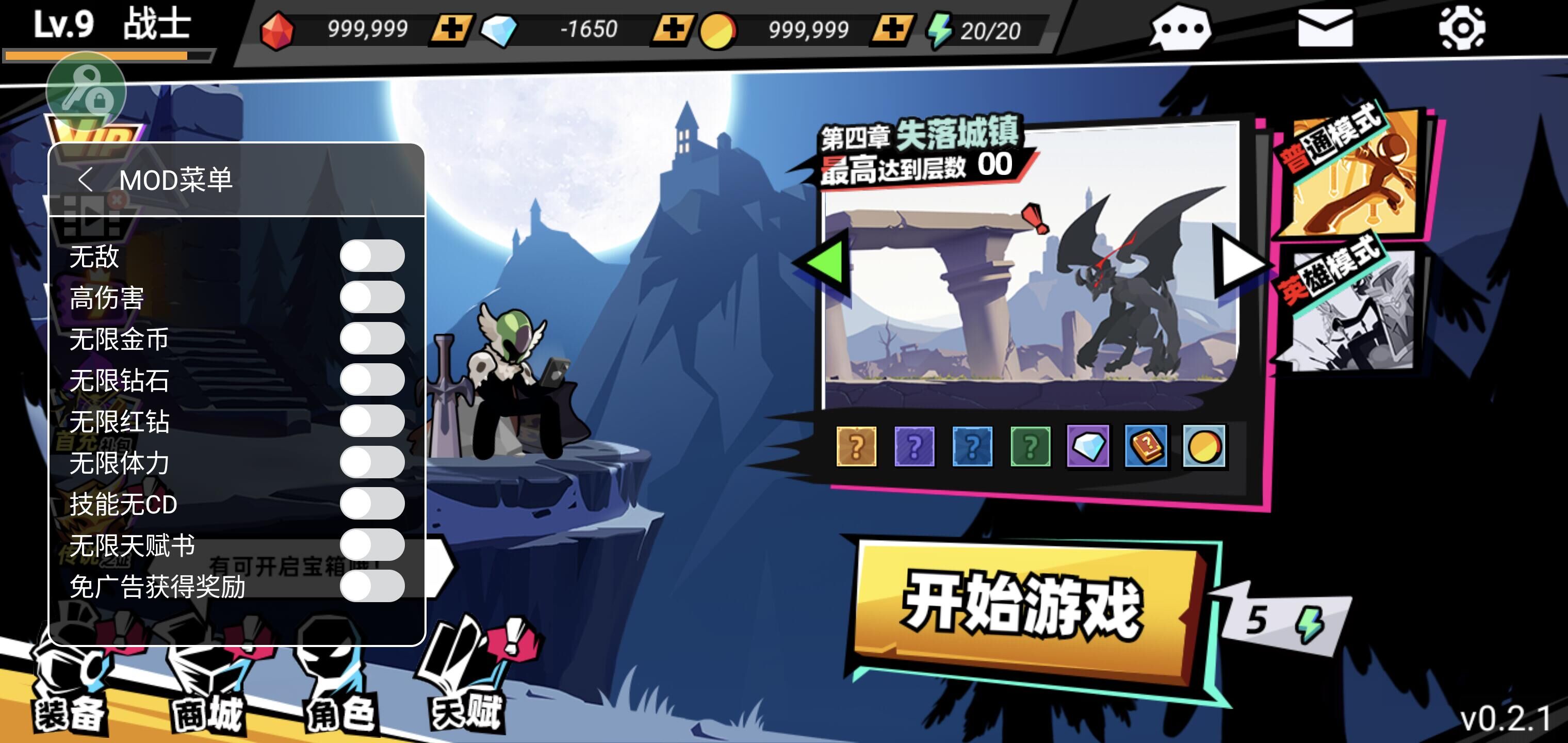This screenshot has width=1568, height=743.
Task: Click the lock avatar icon in top left
Action: click(x=87, y=90)
